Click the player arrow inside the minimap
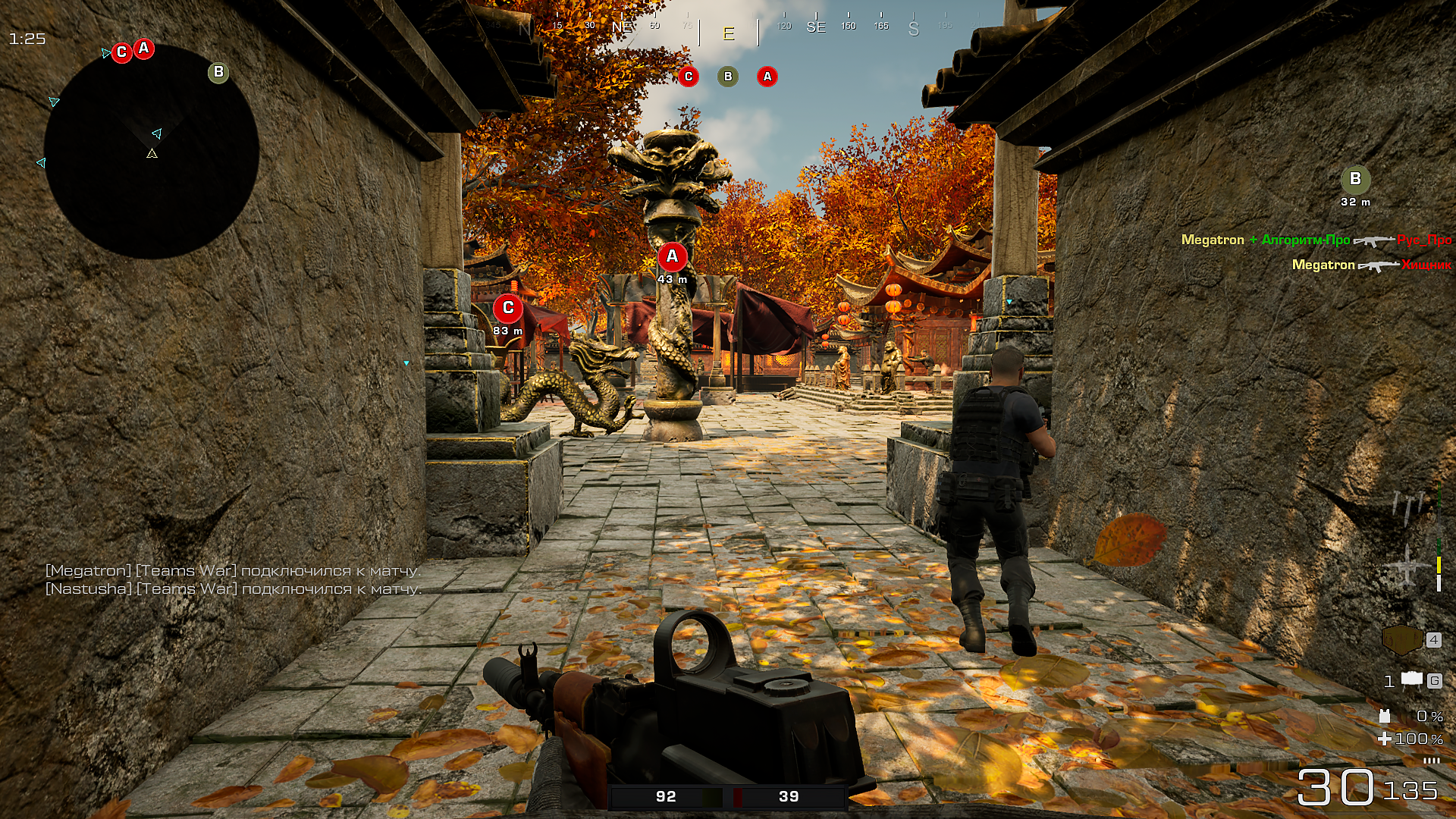 pyautogui.click(x=153, y=152)
